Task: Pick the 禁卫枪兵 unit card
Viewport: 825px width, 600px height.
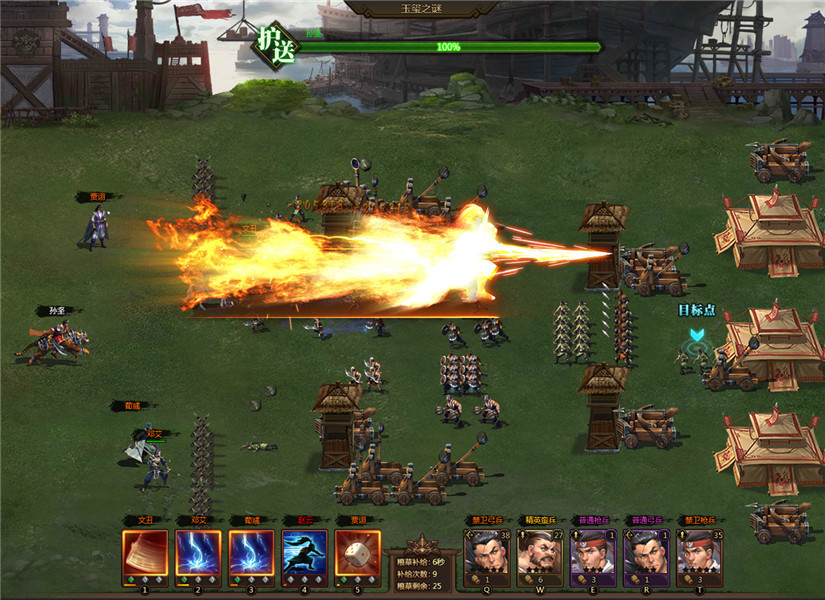Action: 700,554
